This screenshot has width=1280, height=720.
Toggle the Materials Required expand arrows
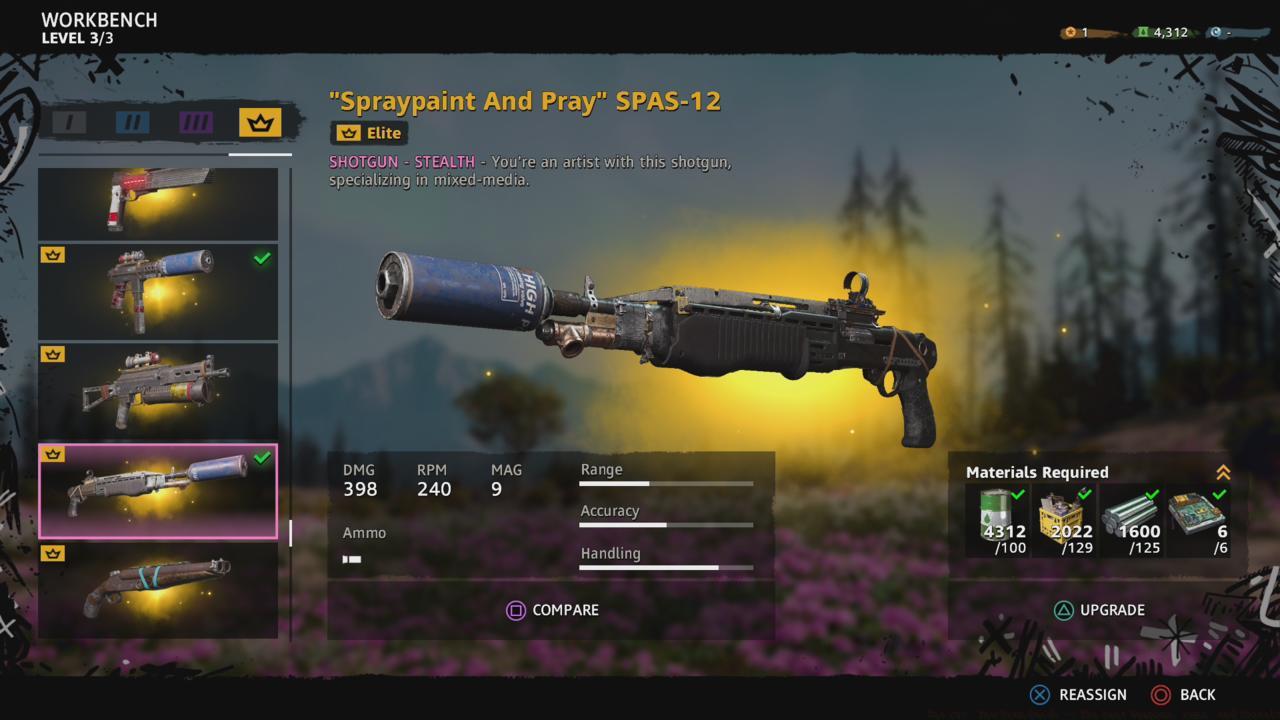click(x=1222, y=473)
